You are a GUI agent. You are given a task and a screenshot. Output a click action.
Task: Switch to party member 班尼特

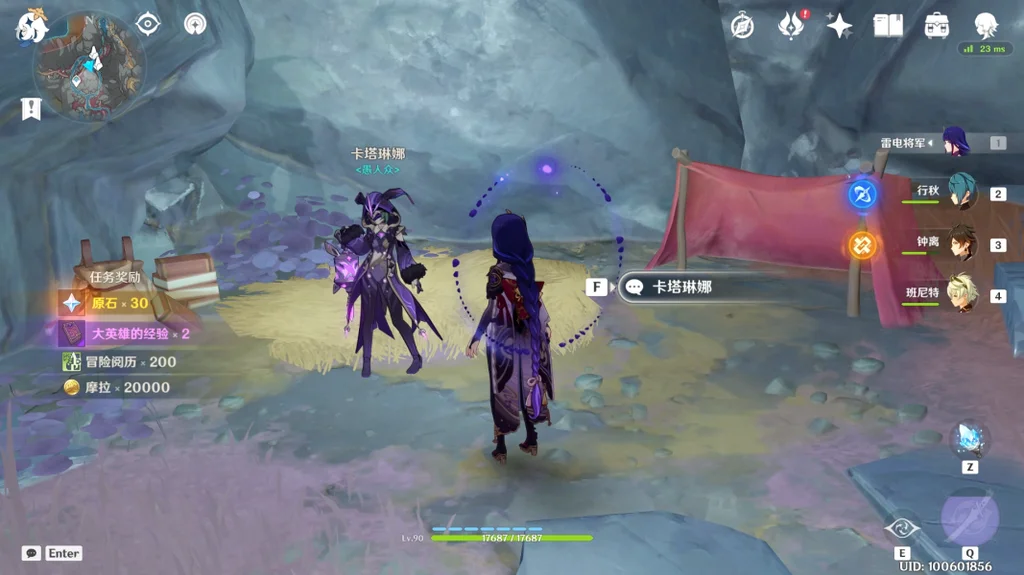(961, 294)
